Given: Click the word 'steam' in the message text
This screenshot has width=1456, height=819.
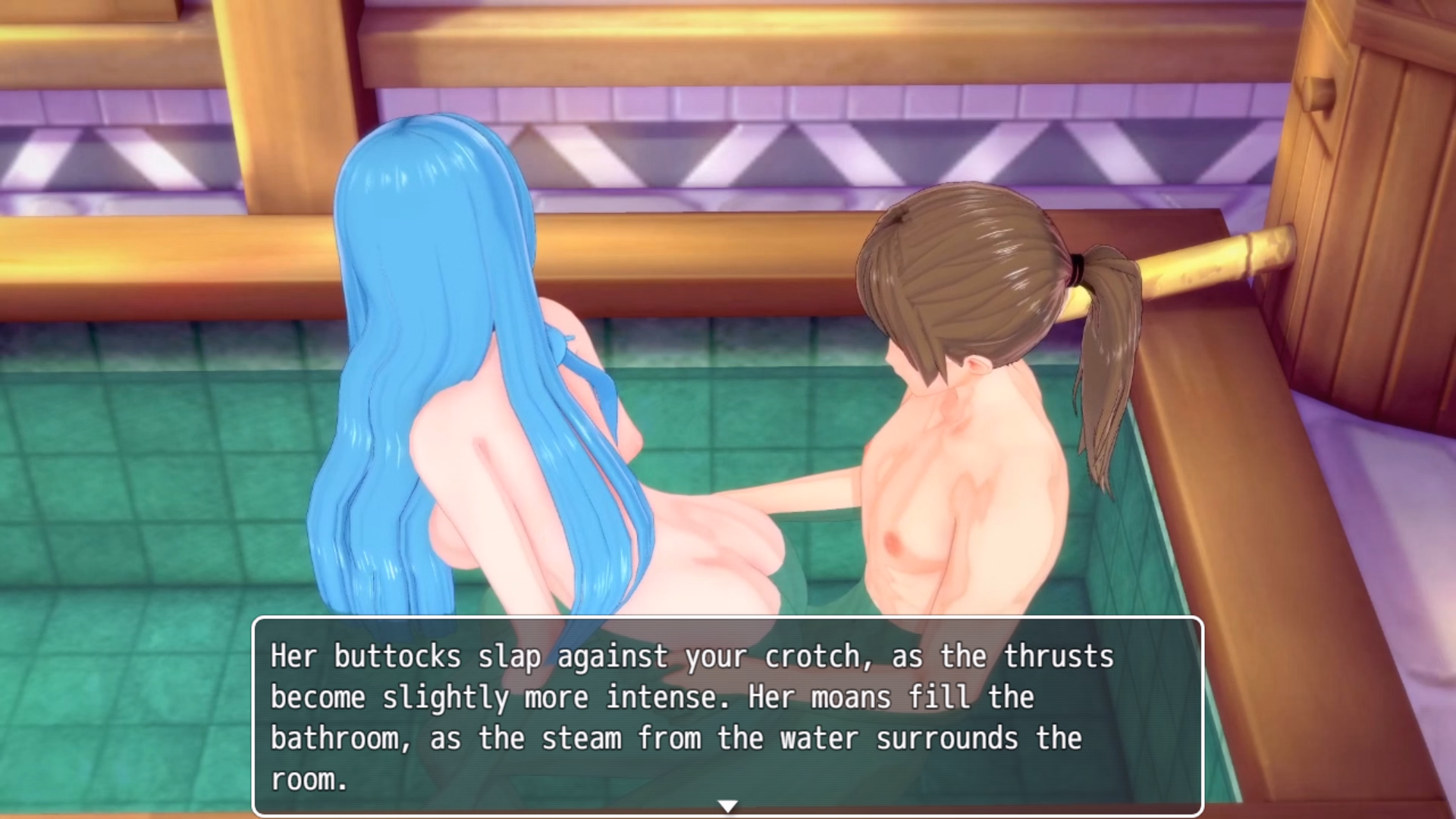Looking at the screenshot, I should pyautogui.click(x=584, y=737).
